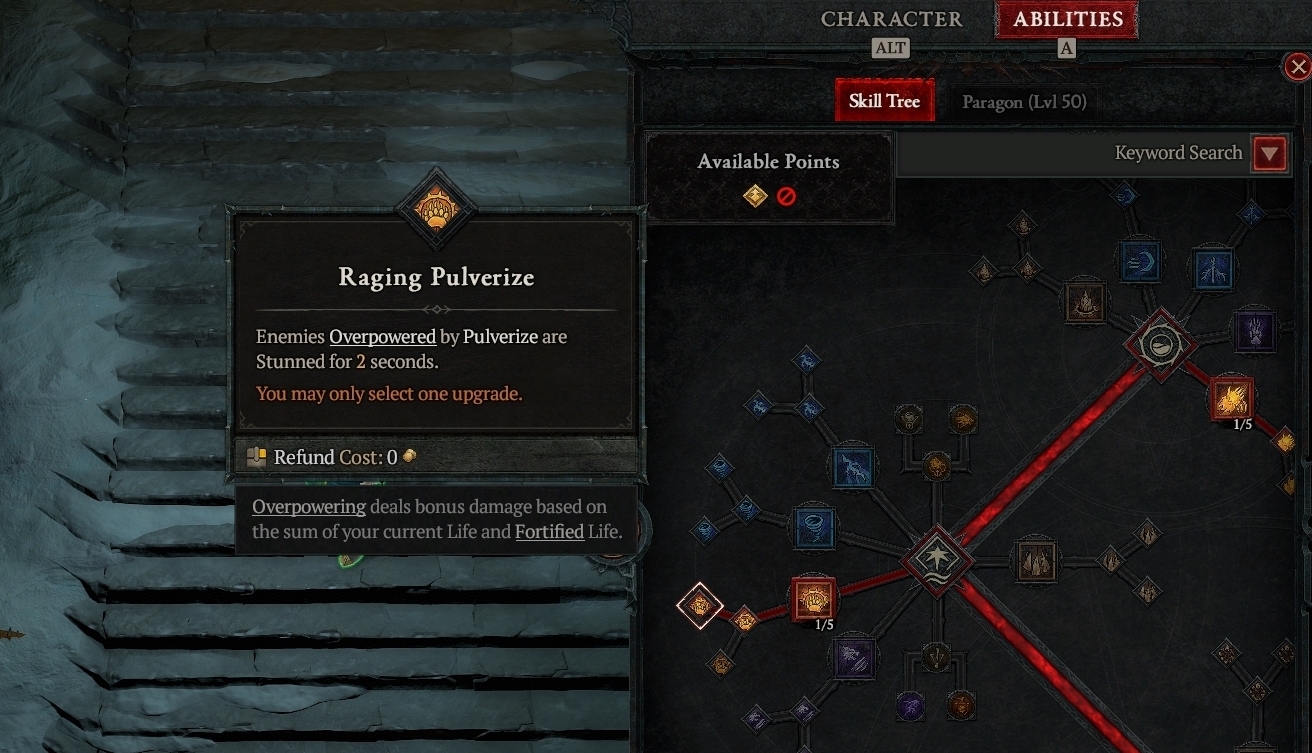
Task: Click the Fortified link in the description
Action: (x=549, y=531)
